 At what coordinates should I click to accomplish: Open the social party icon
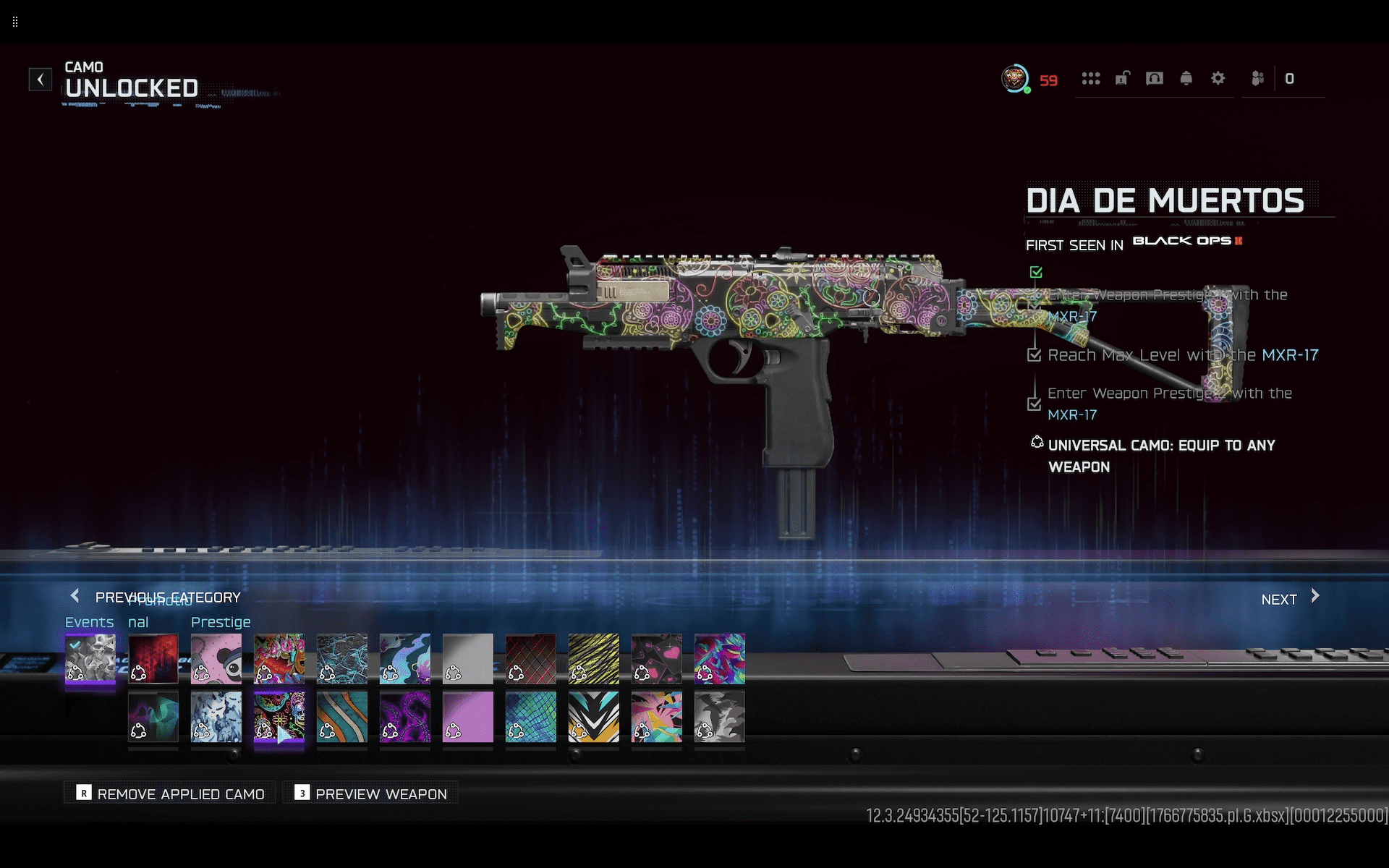tap(1257, 79)
